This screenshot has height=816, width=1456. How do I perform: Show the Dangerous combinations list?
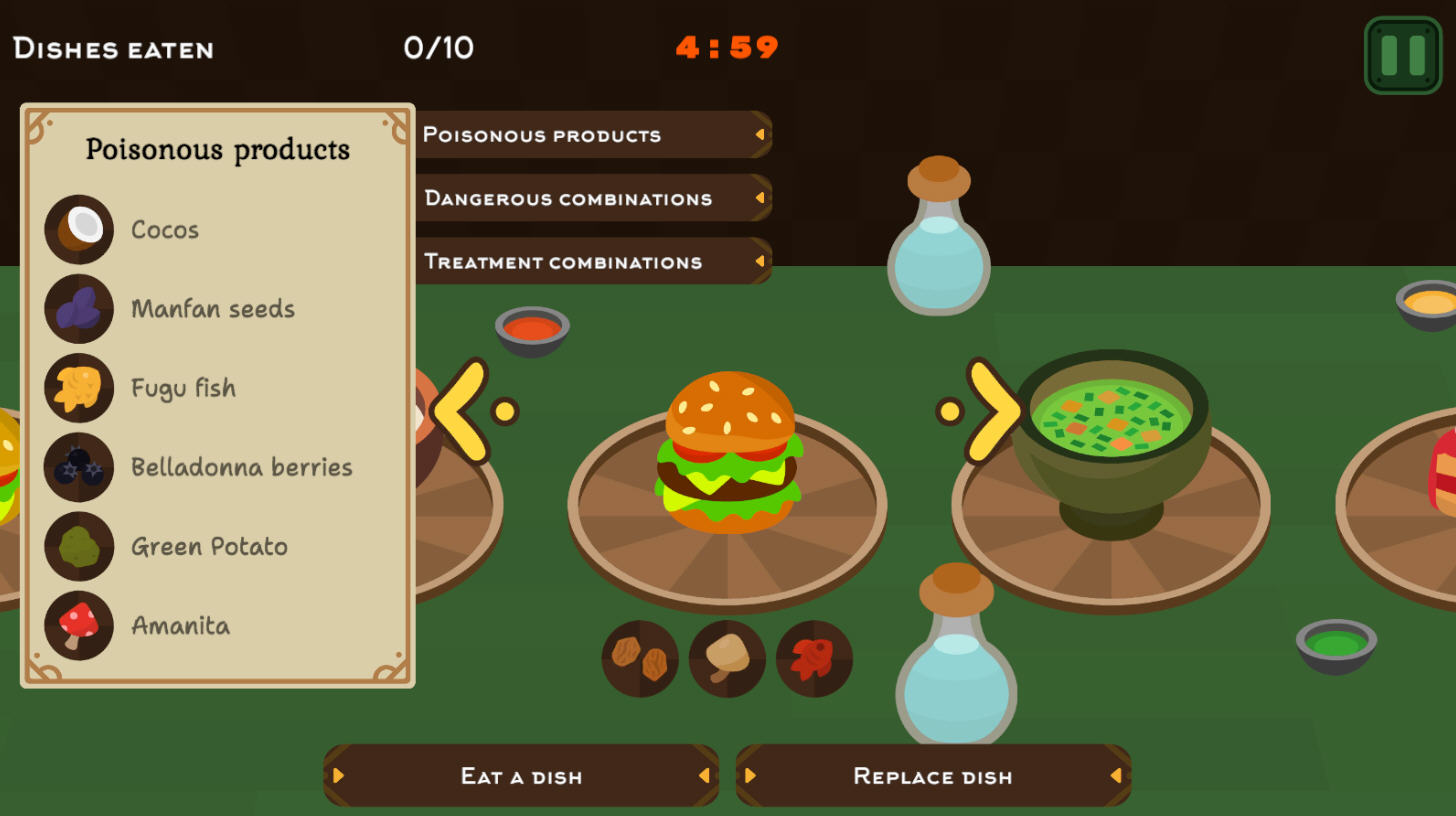point(592,198)
